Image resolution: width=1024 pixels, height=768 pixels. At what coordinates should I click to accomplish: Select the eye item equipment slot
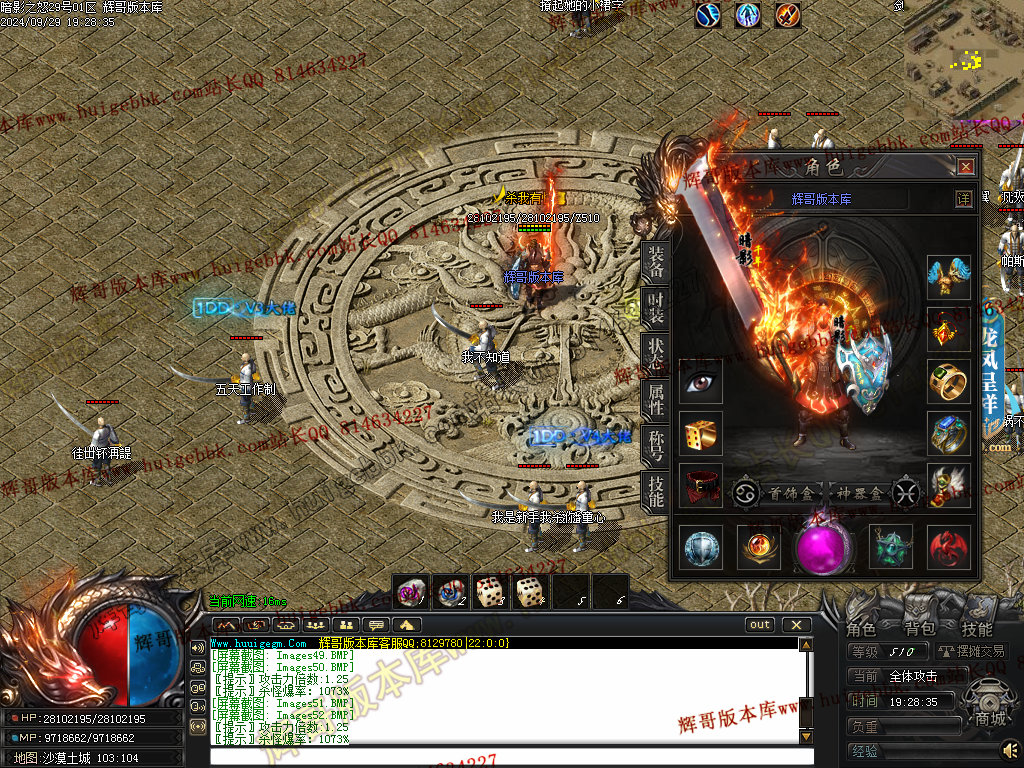tap(700, 382)
